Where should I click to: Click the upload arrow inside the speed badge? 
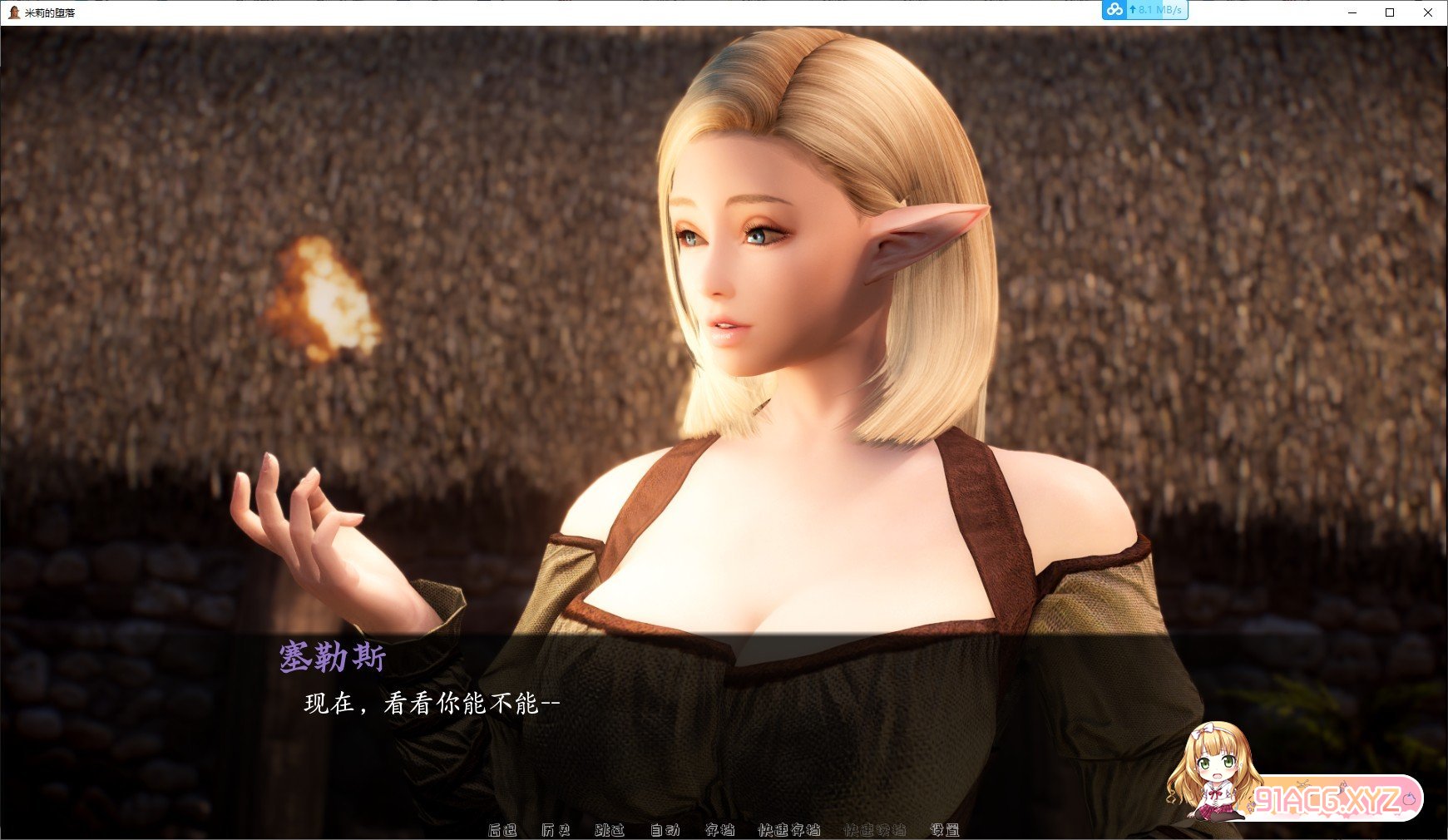click(1133, 11)
